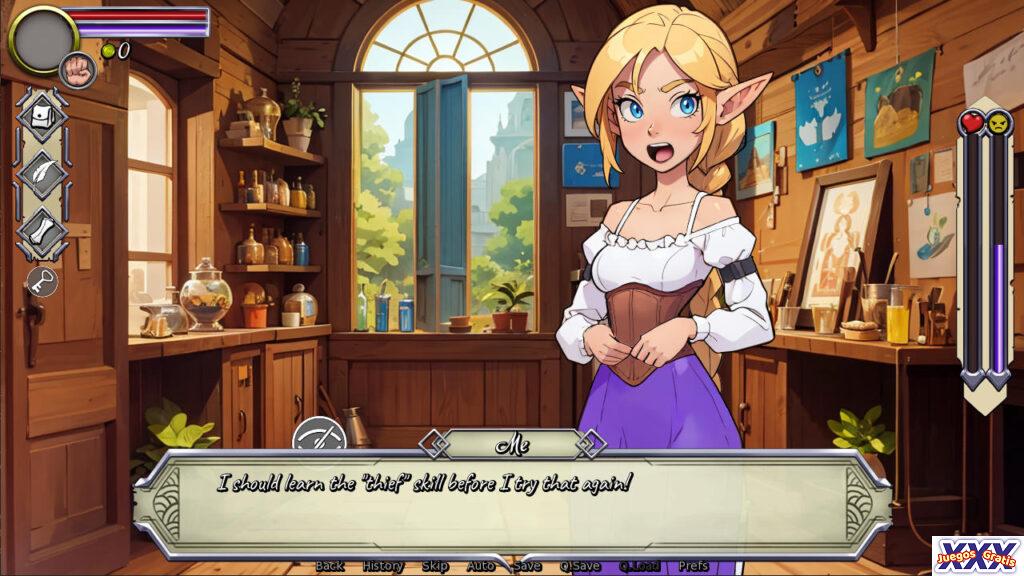Select the fist action icon
This screenshot has width=1024, height=576.
pyautogui.click(x=77, y=70)
